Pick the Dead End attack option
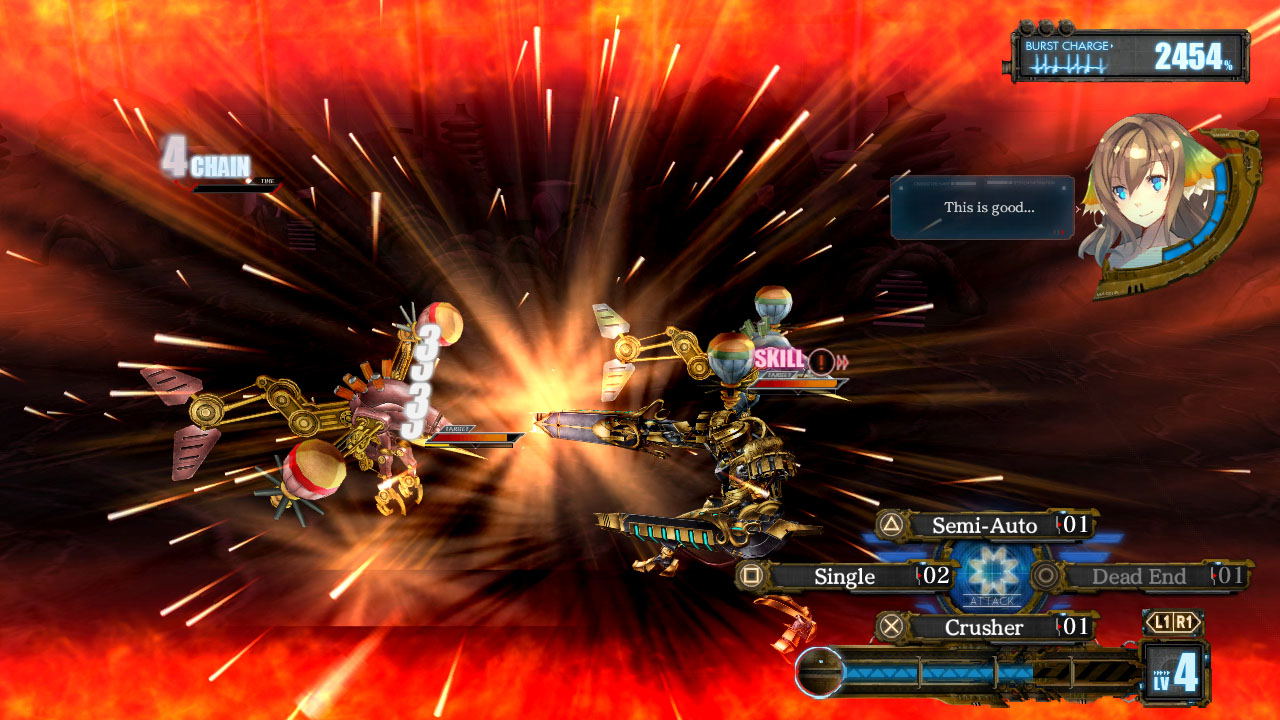This screenshot has width=1280, height=720. point(1139,576)
